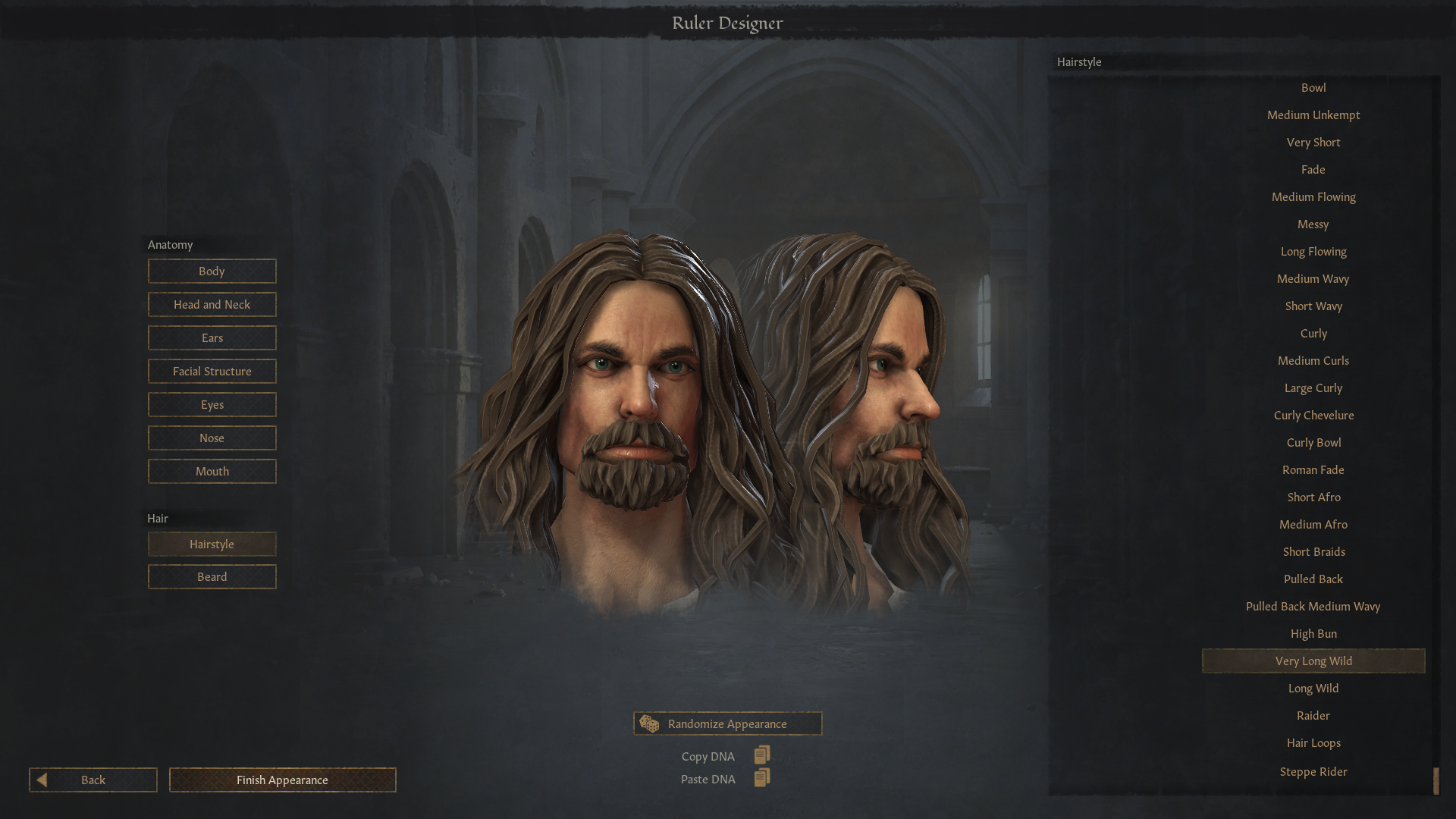Screen dimensions: 1456x819
Task: Copy DNA using its clipboard icon
Action: 762,755
